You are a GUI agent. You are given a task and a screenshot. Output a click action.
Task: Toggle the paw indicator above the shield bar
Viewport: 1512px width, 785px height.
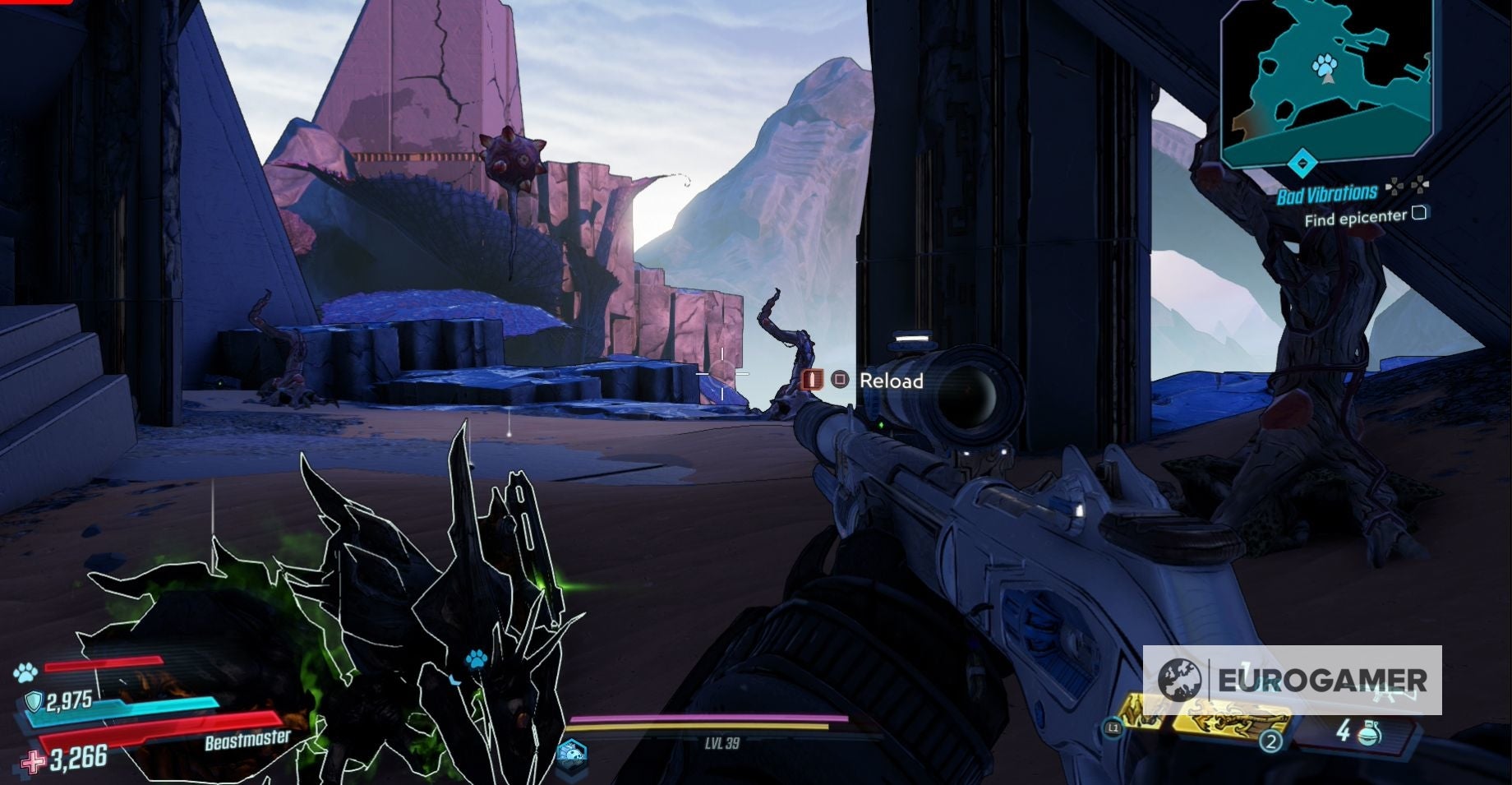[25, 671]
